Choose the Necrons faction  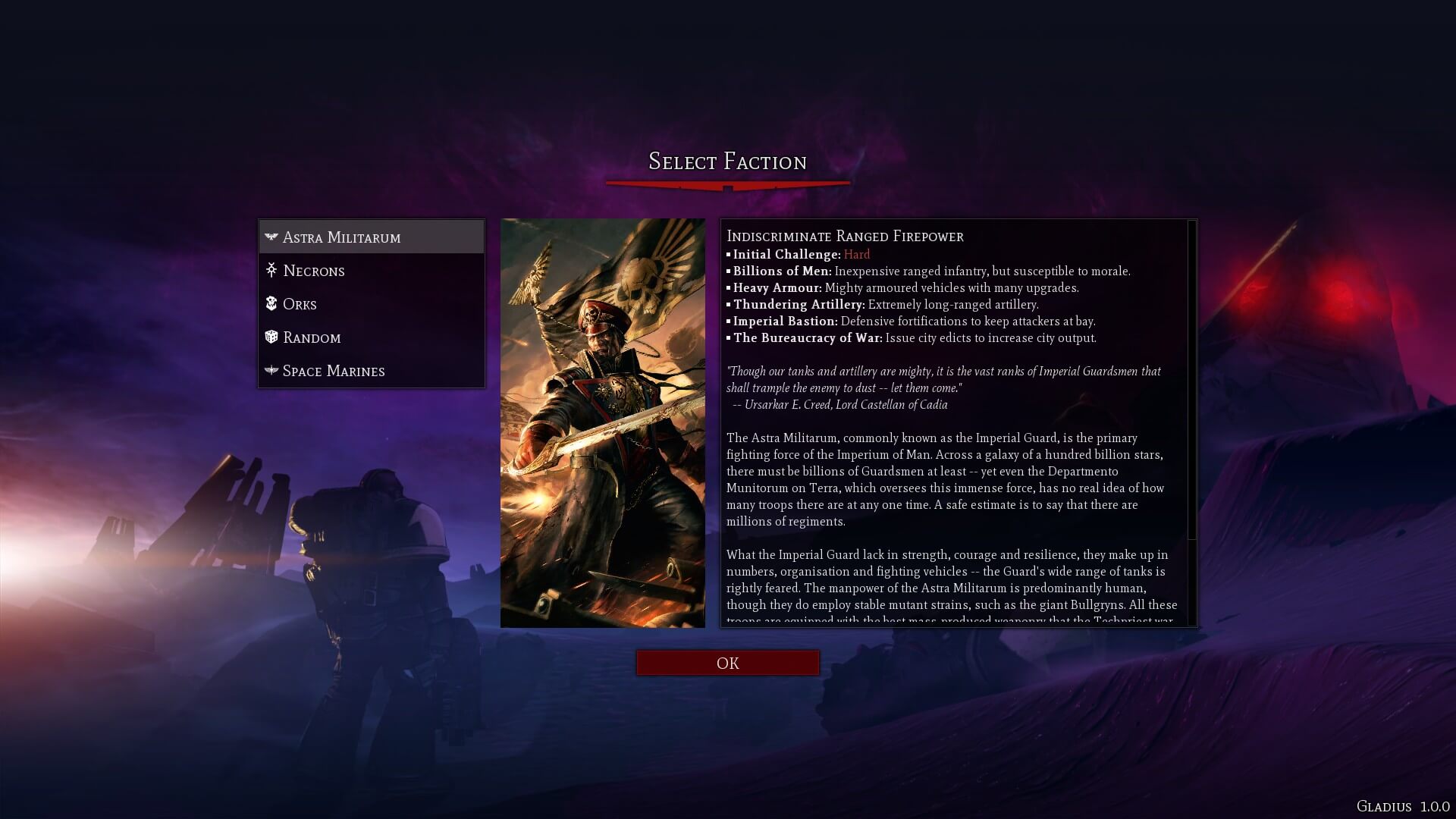(372, 271)
